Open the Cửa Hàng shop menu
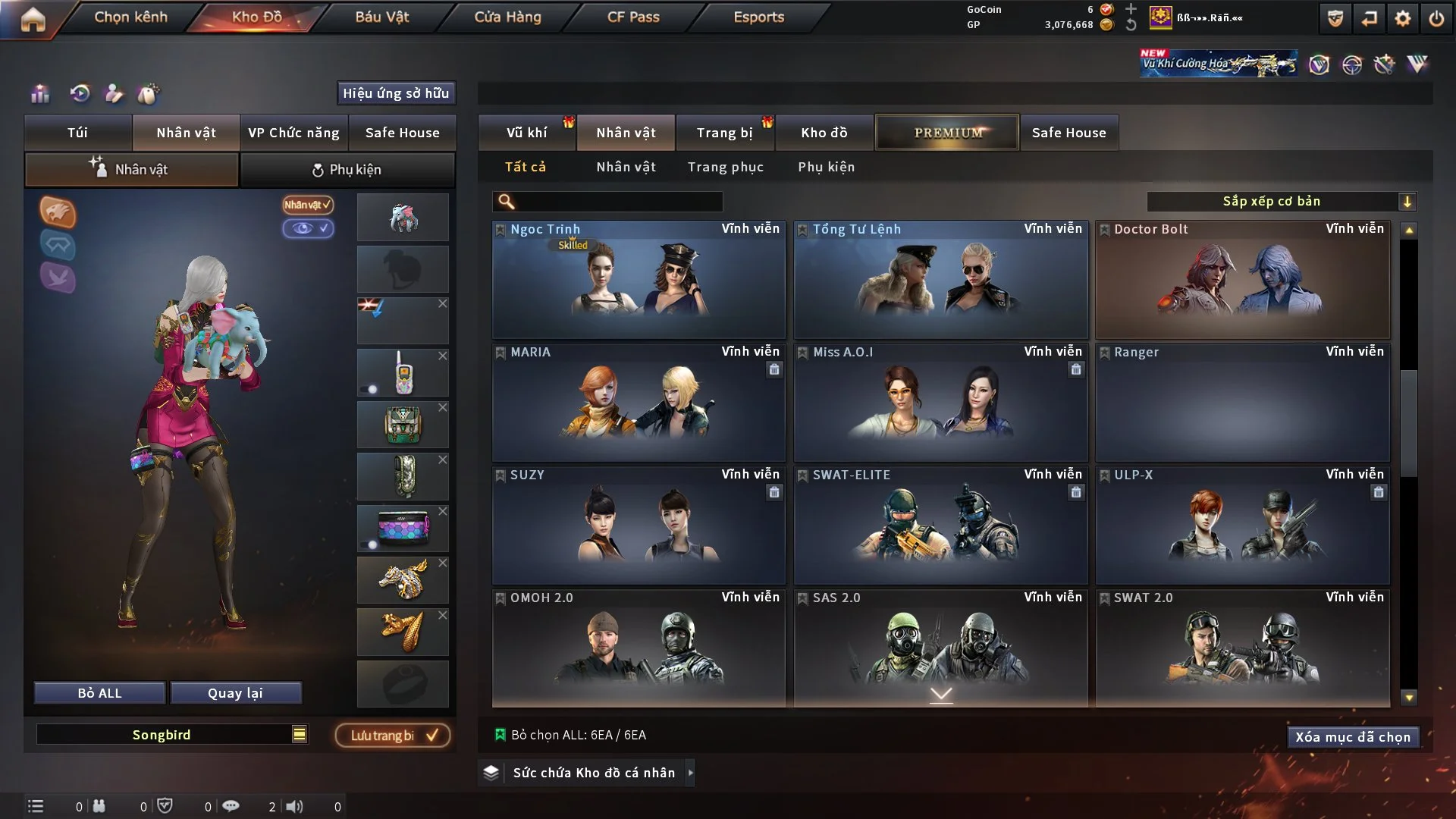 [507, 17]
